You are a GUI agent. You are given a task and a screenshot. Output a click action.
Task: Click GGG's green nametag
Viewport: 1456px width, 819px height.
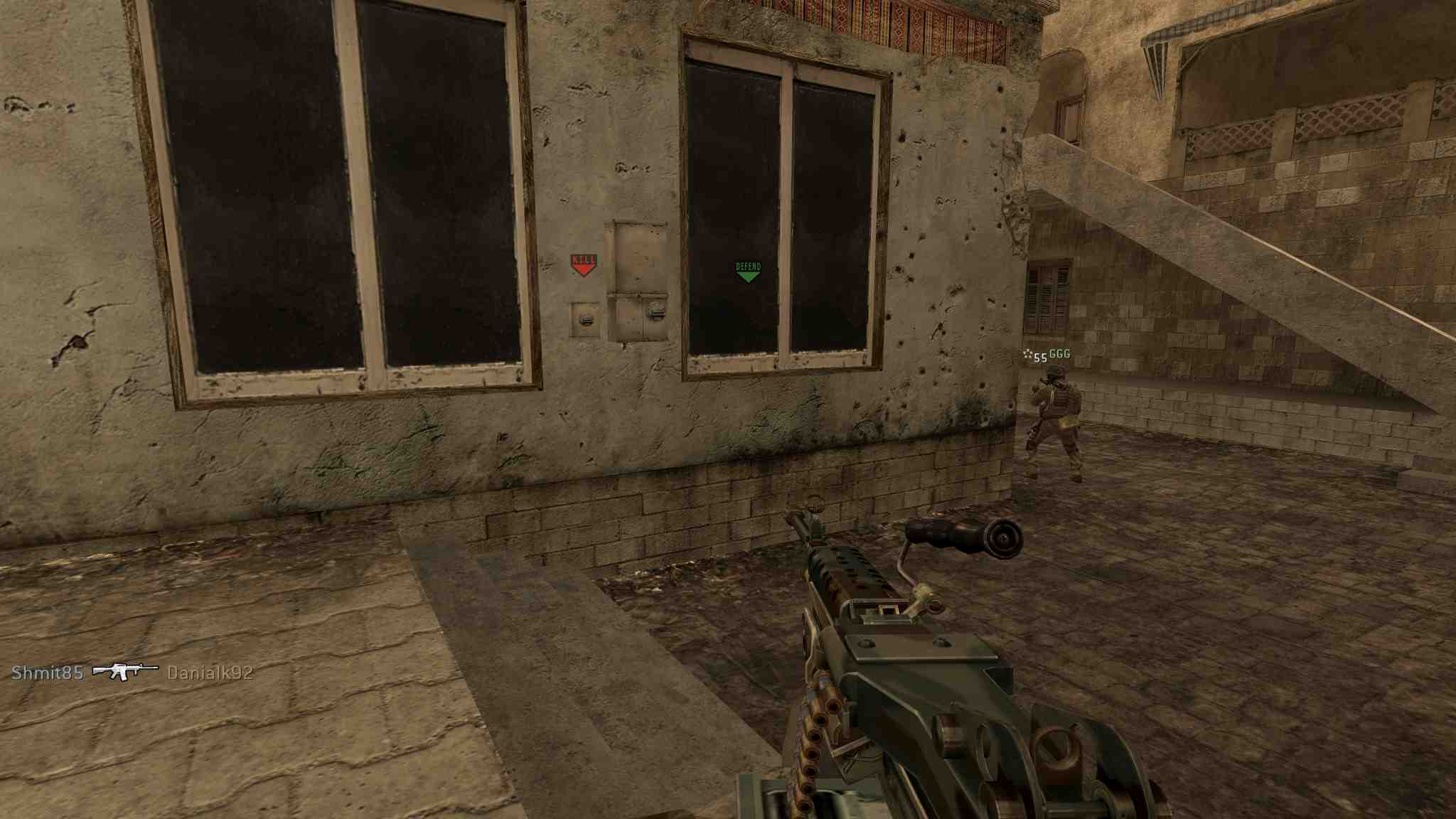(1059, 352)
